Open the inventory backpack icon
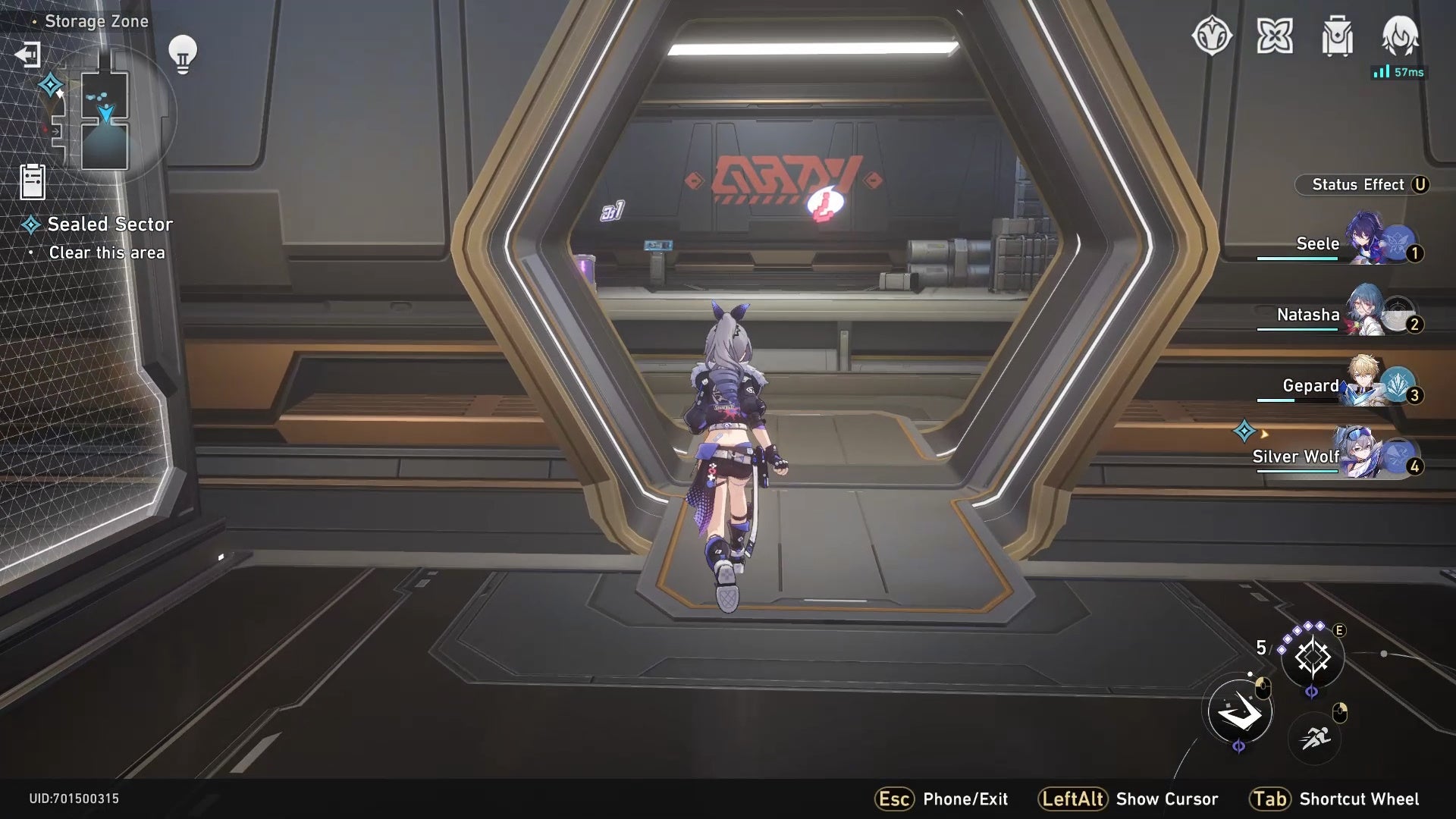Image resolution: width=1456 pixels, height=819 pixels. [1337, 33]
